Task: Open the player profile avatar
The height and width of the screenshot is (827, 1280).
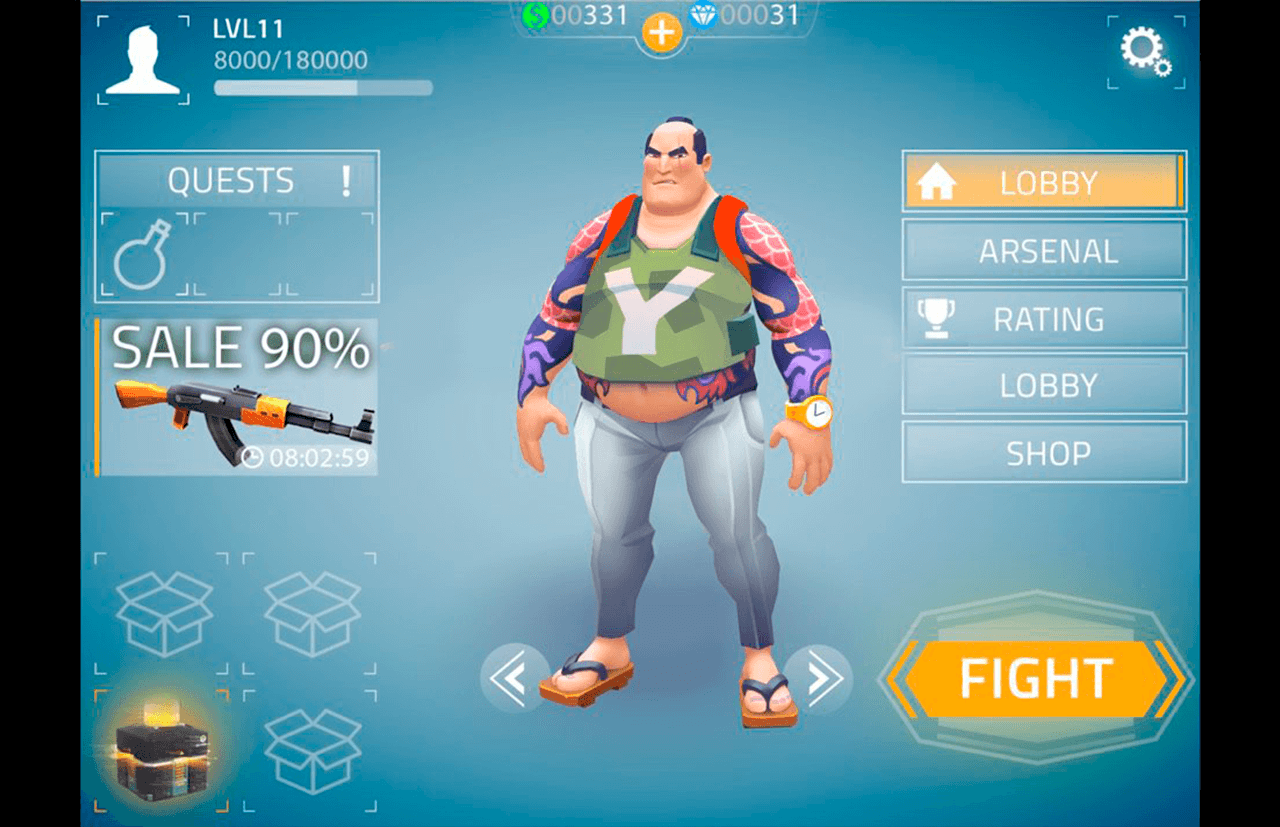Action: point(143,60)
